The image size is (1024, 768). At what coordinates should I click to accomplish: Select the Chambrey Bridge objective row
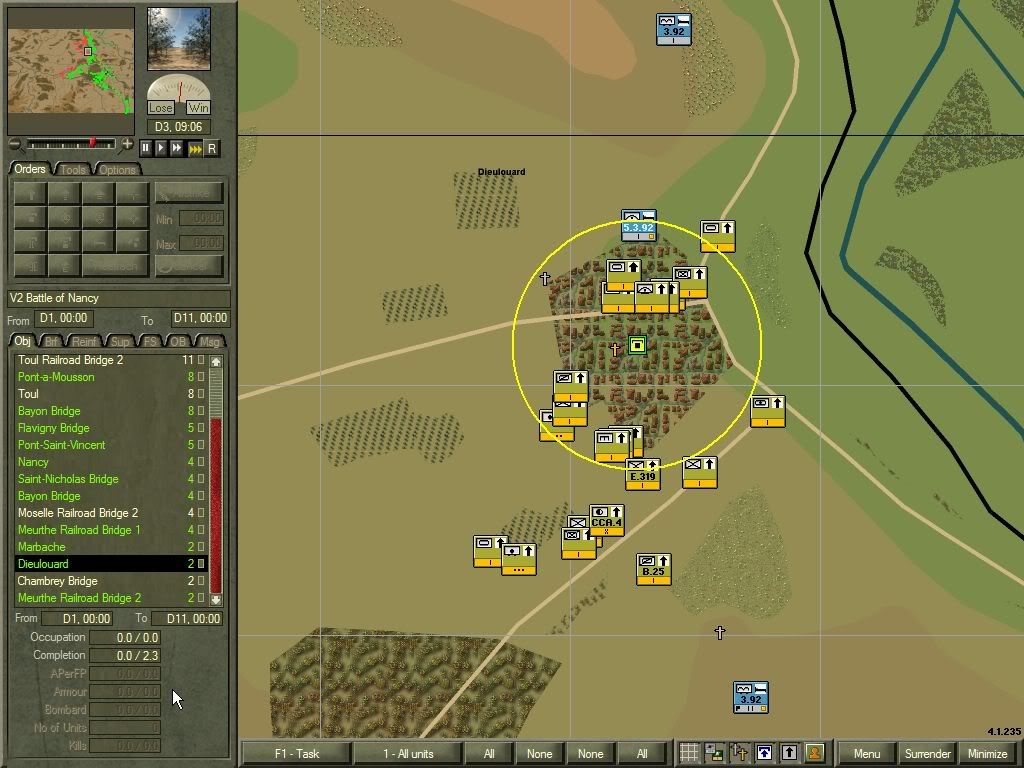tap(57, 581)
